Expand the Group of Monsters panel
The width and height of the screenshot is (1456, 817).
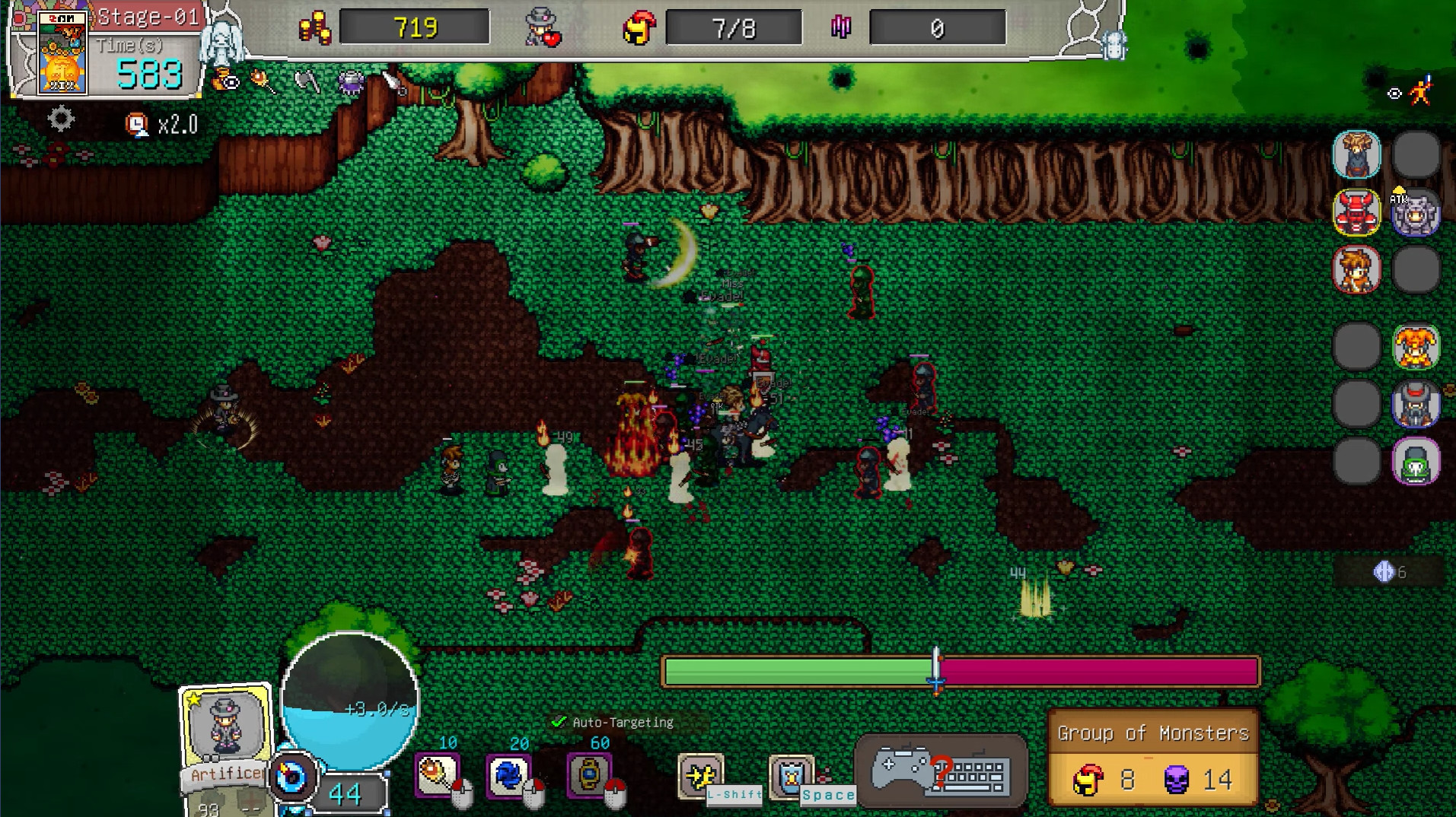(x=1152, y=733)
